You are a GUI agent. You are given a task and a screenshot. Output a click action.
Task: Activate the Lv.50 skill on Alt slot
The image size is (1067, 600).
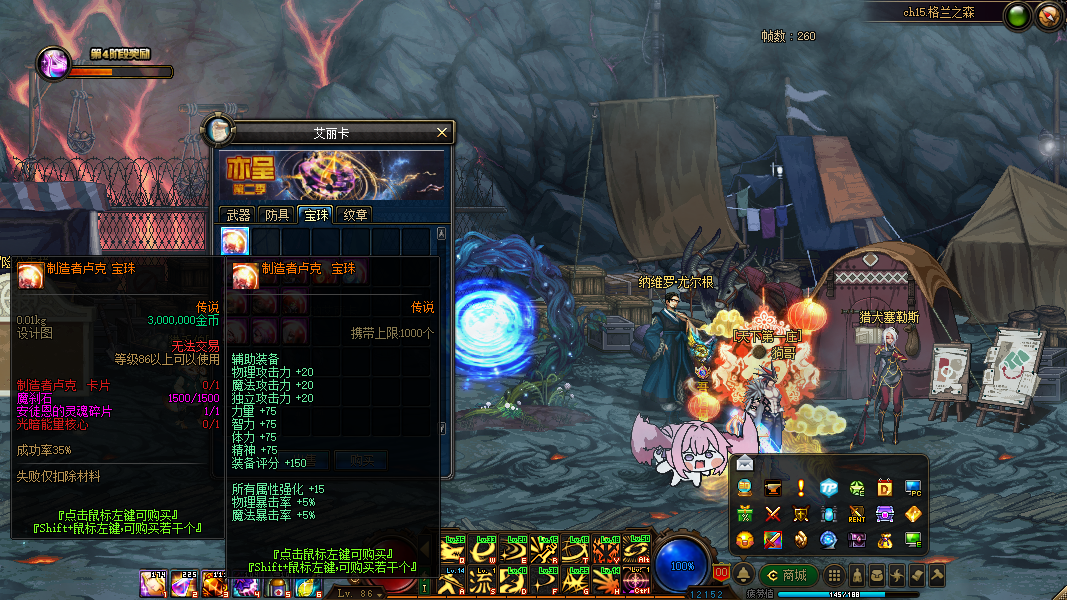(x=636, y=550)
